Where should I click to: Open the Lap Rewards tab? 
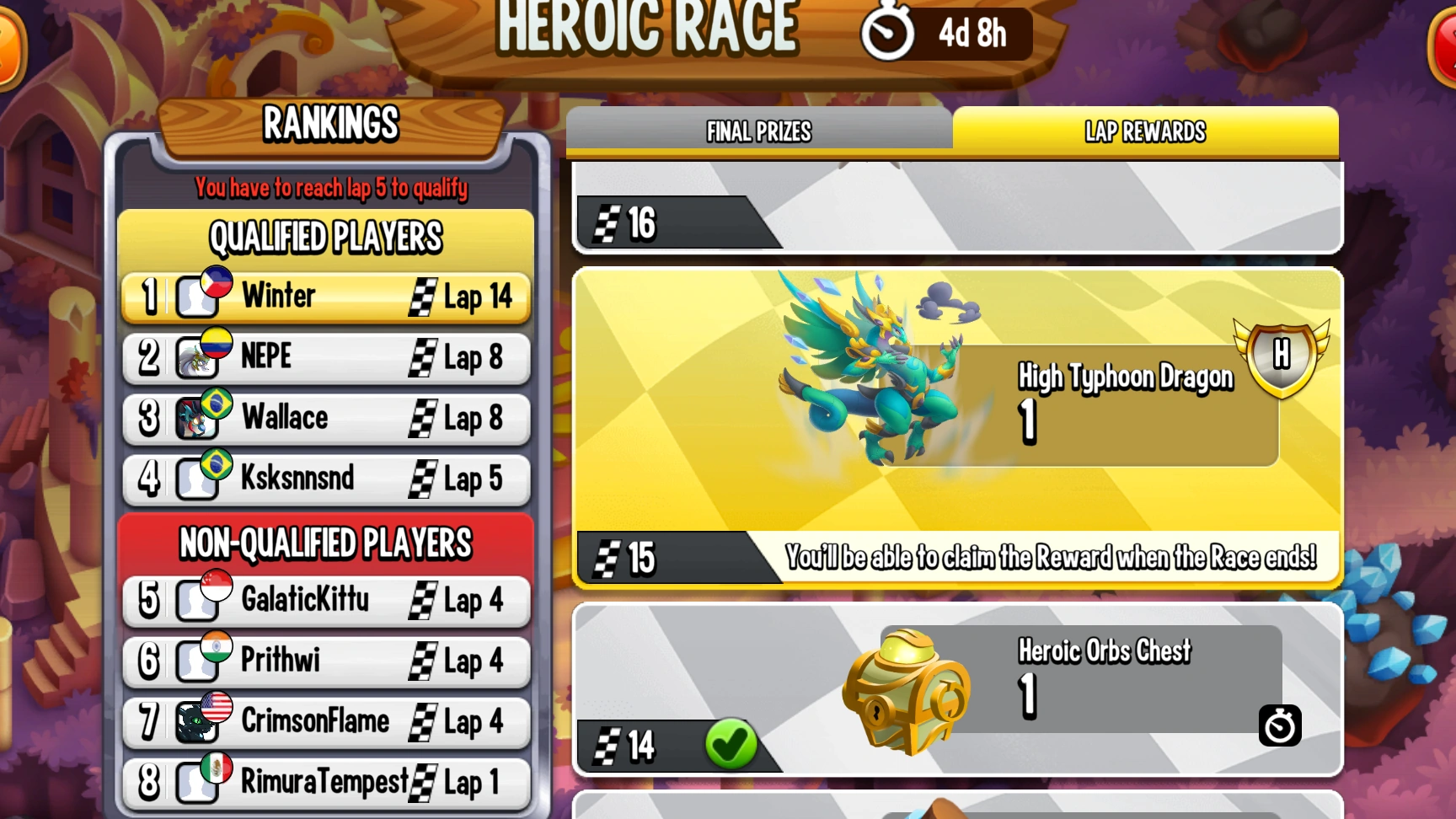pos(1146,132)
